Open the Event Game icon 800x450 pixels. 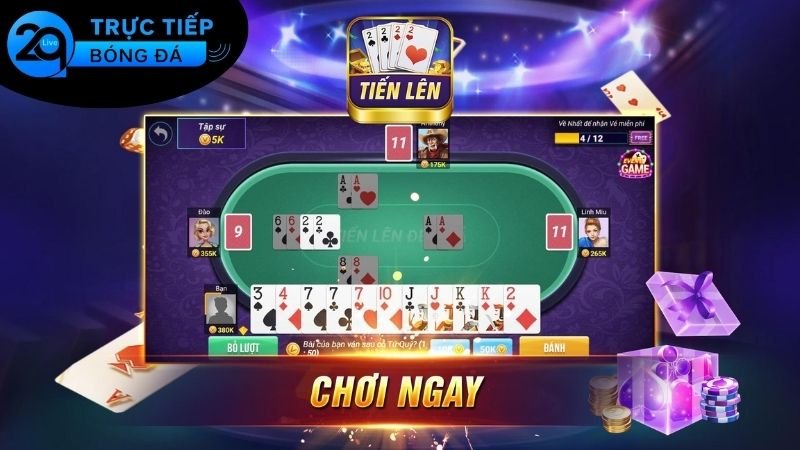click(x=634, y=166)
